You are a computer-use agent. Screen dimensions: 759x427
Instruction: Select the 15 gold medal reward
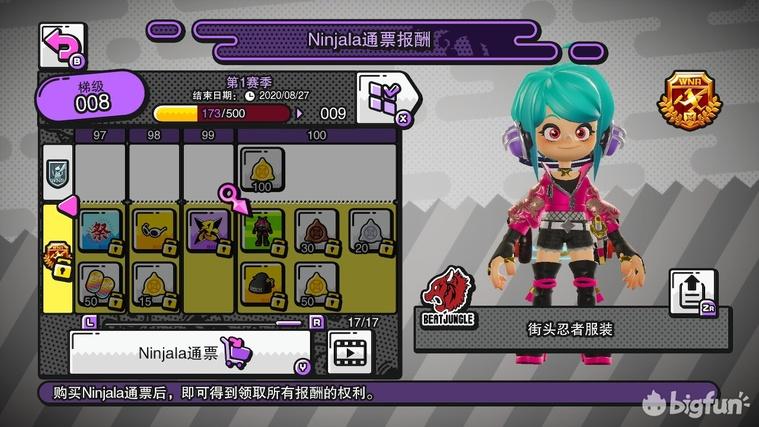[x=154, y=285]
